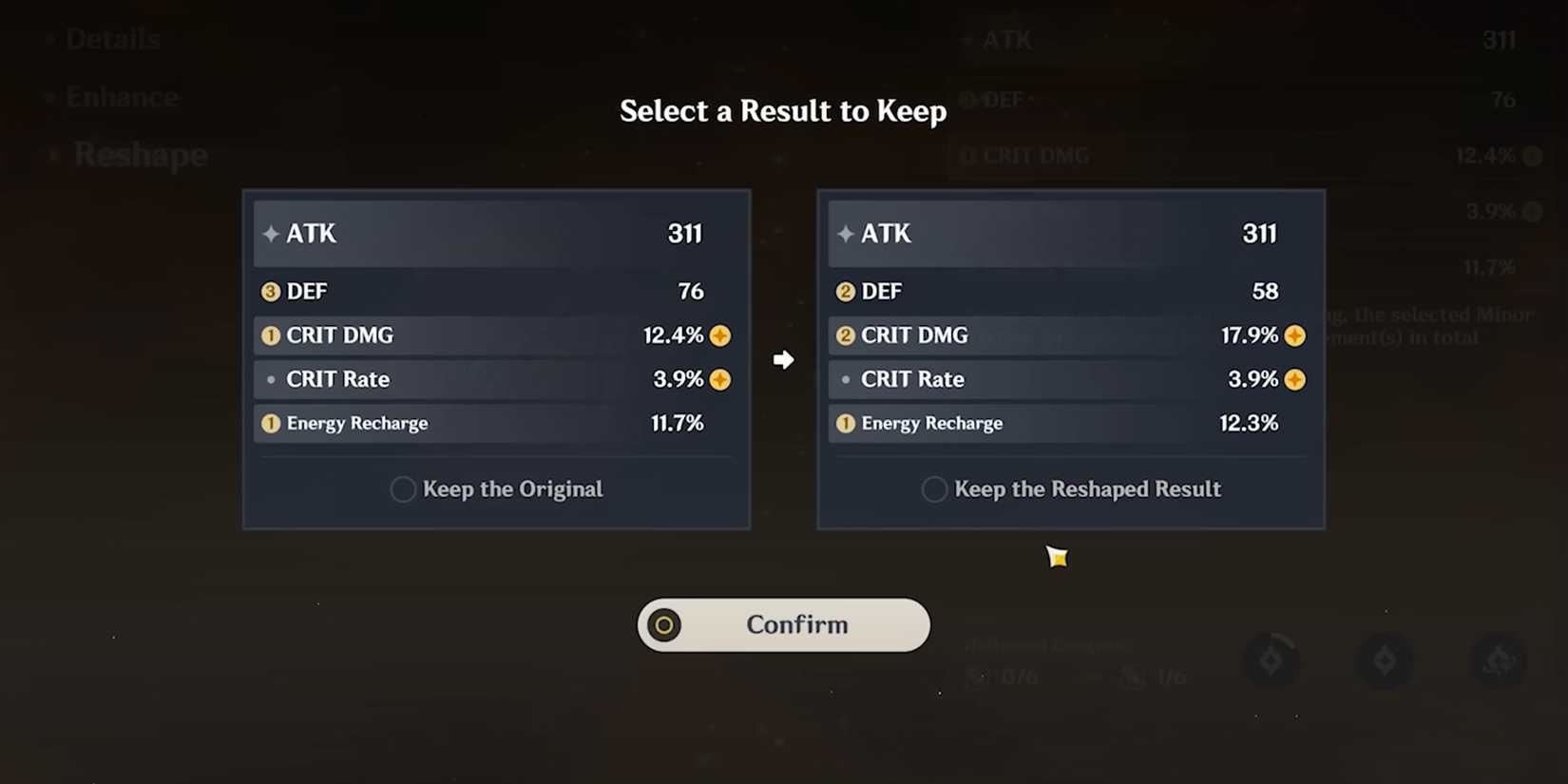Click the rightmost diamond cluster icon at bottom right
Viewport: 1568px width, 784px height.
point(1499,660)
